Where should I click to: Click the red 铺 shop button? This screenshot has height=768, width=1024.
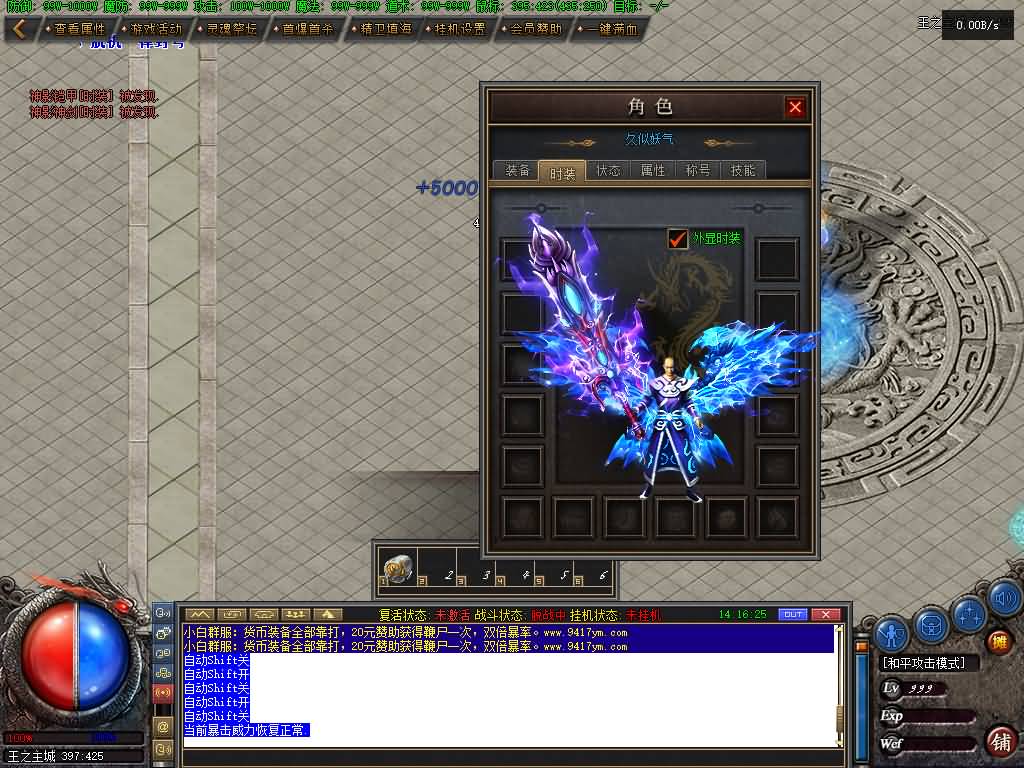[x=999, y=741]
